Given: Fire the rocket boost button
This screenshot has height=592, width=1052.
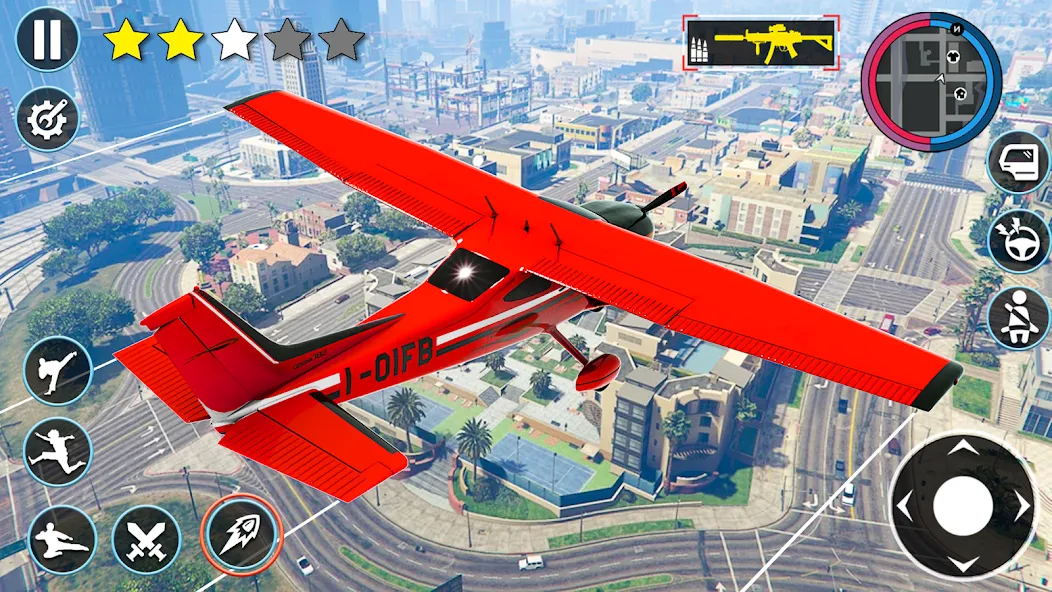Looking at the screenshot, I should pos(236,530).
